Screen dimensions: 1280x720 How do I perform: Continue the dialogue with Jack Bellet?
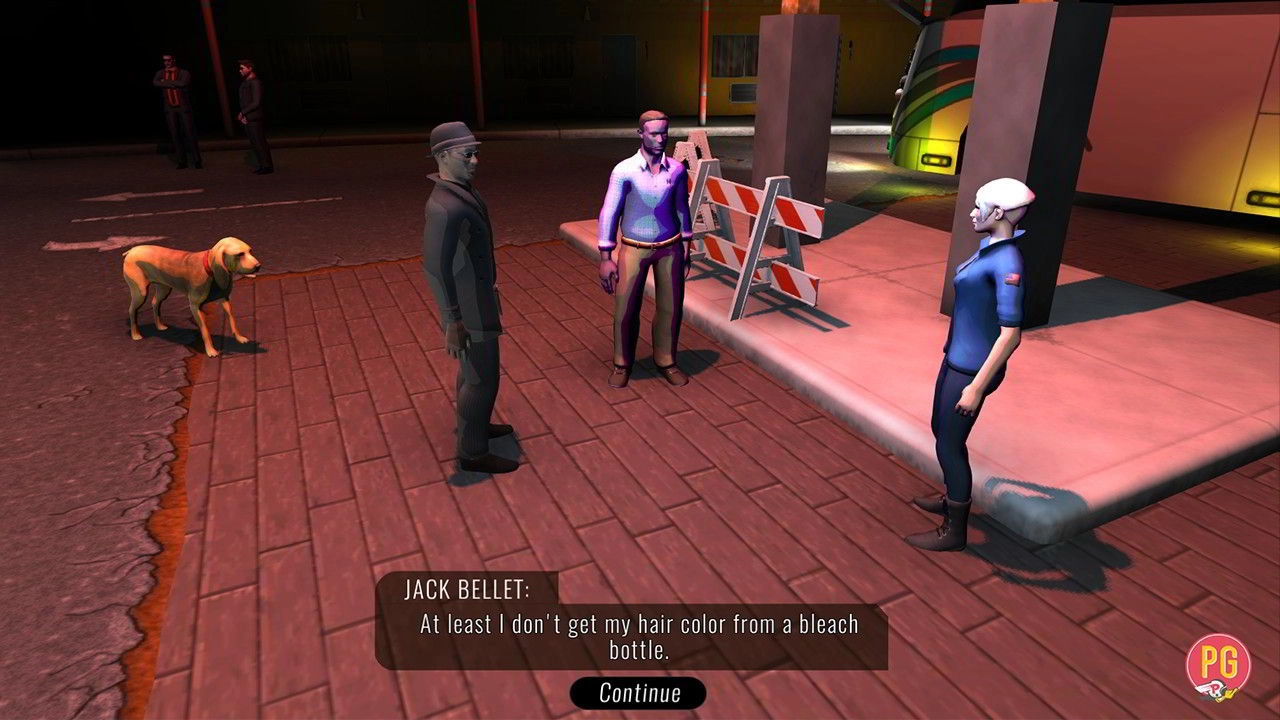638,692
